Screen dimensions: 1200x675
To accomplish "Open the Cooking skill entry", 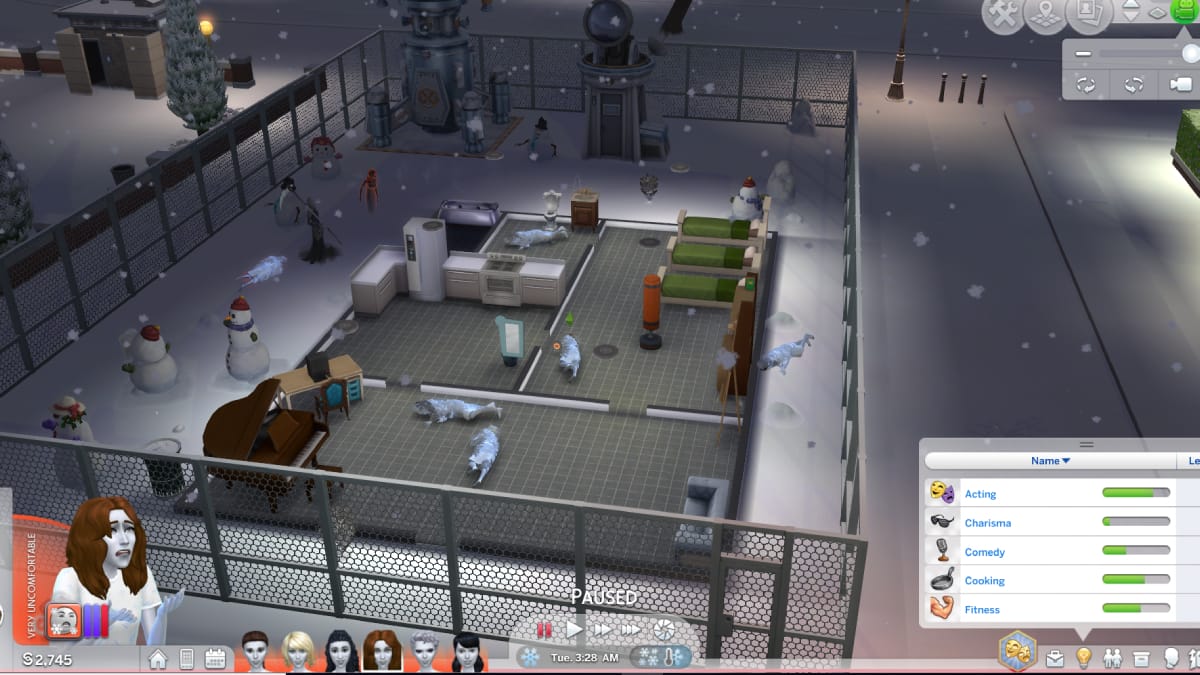I will point(1048,580).
